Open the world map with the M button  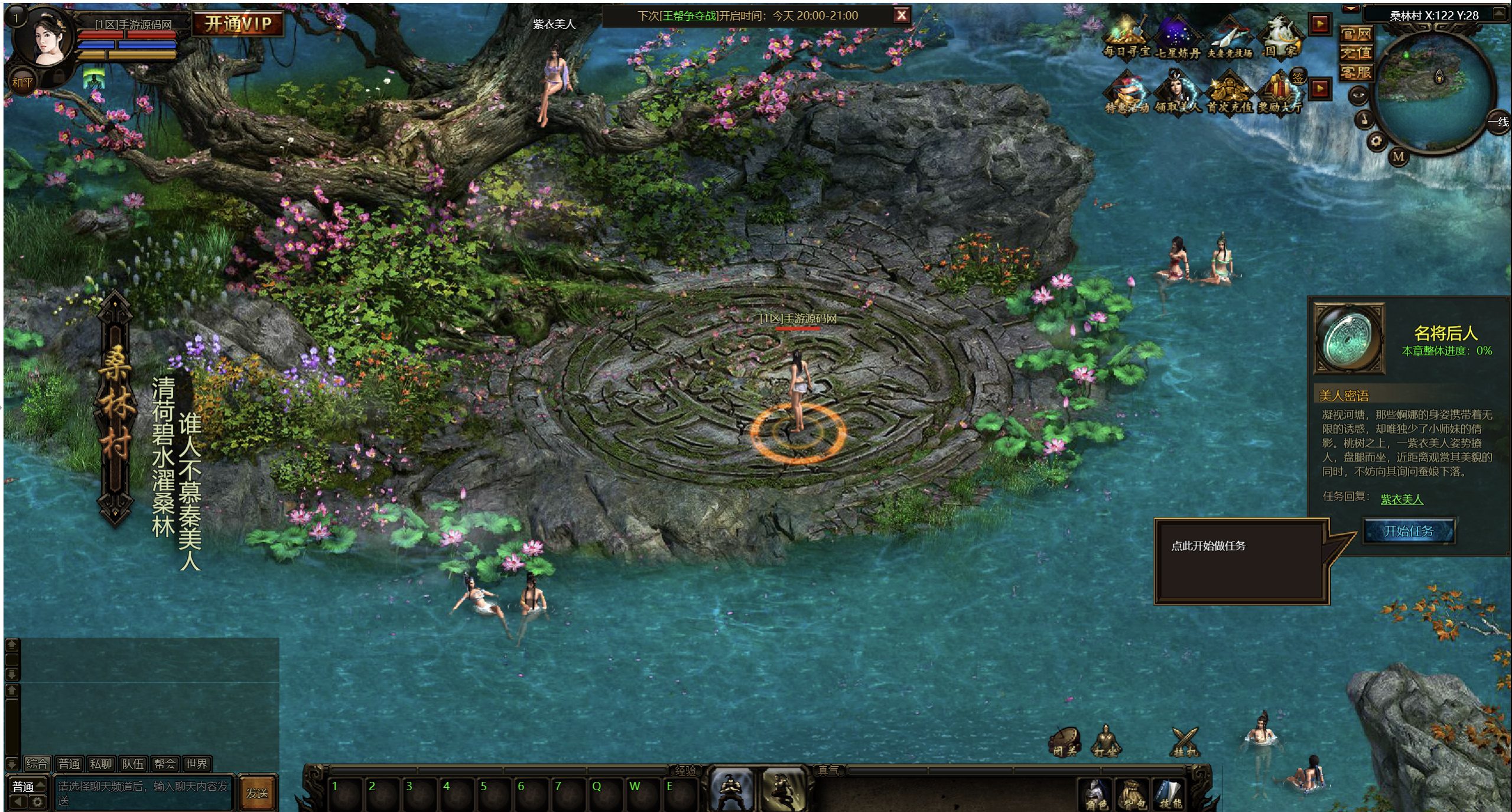[x=1398, y=156]
